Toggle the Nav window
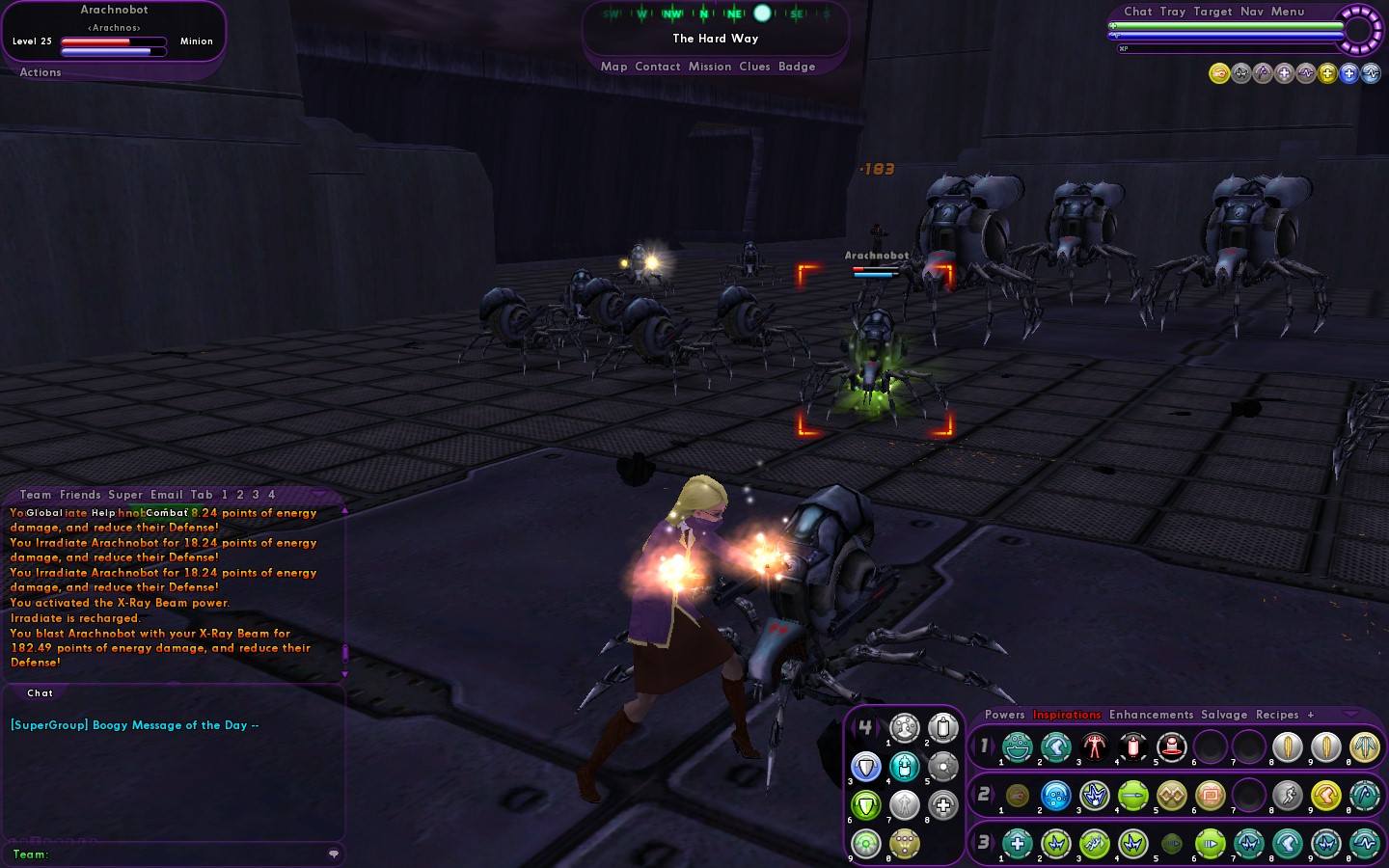Viewport: 1389px width, 868px height. (1252, 12)
